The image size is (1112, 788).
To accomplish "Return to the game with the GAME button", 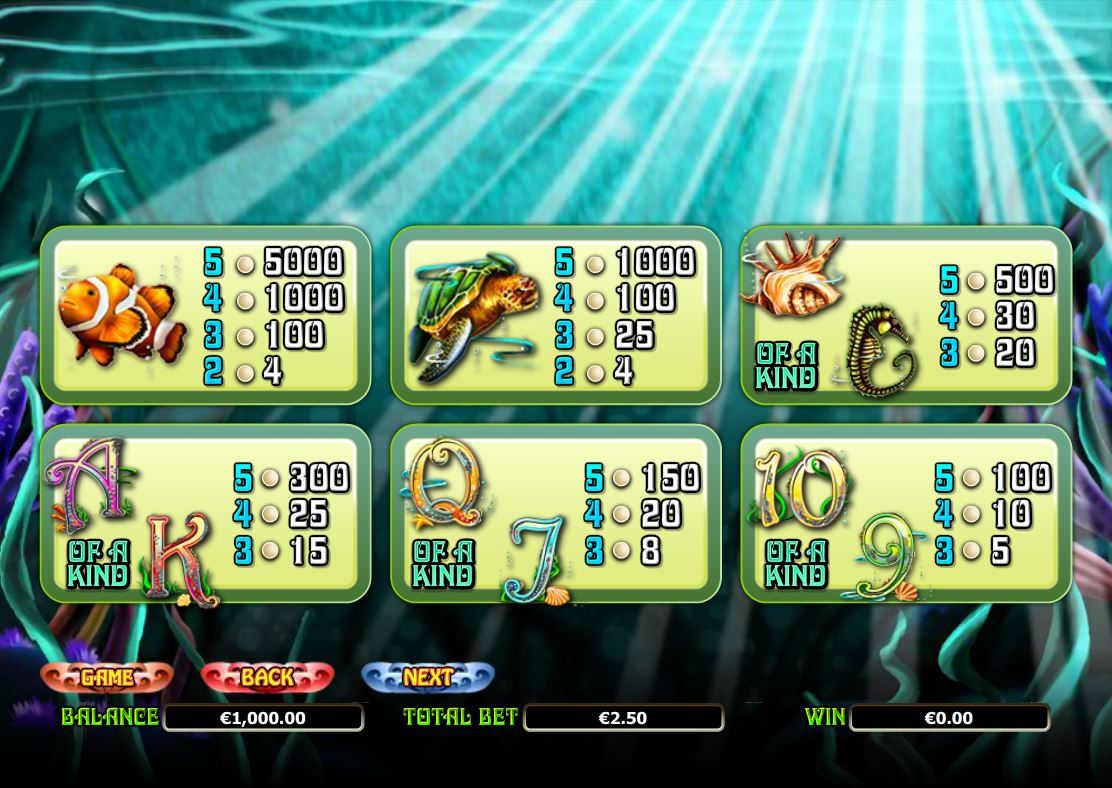I will 107,677.
